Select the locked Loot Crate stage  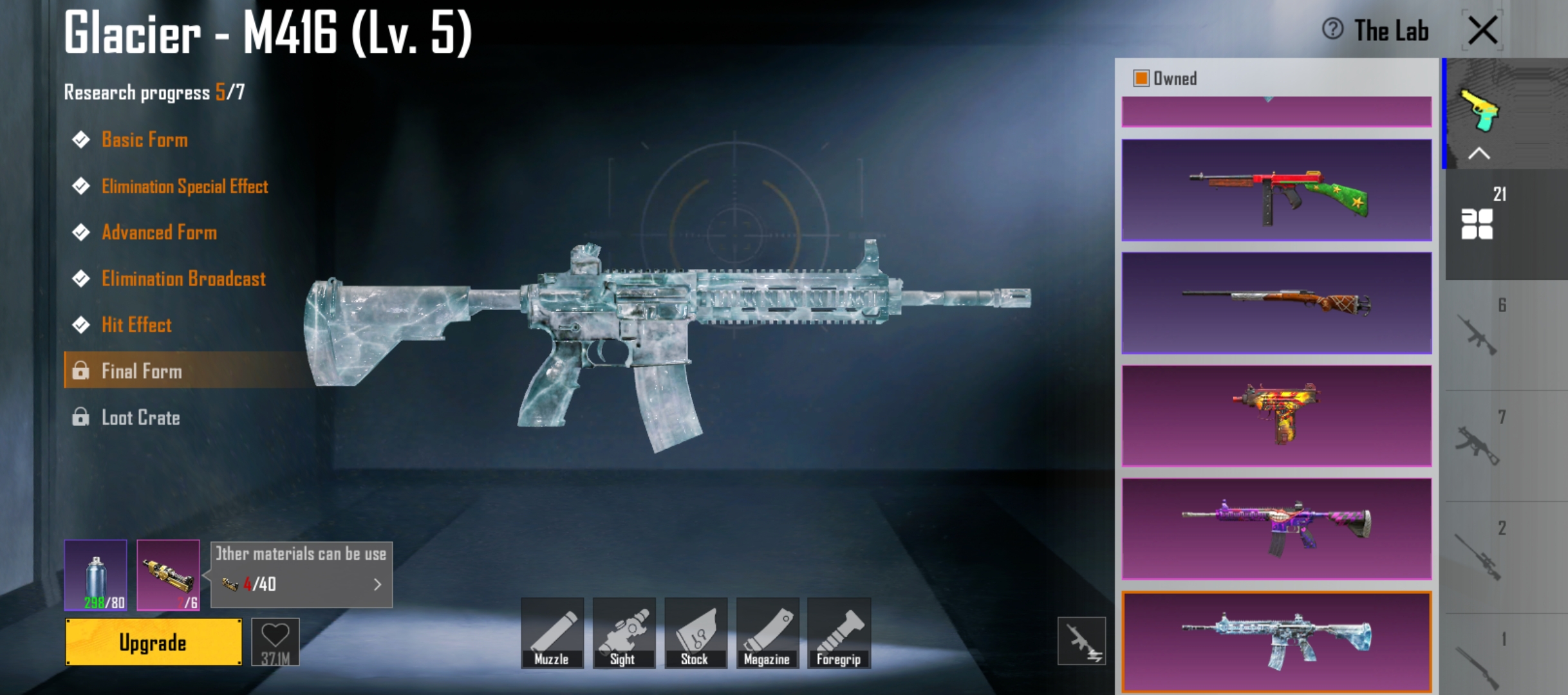(x=140, y=418)
